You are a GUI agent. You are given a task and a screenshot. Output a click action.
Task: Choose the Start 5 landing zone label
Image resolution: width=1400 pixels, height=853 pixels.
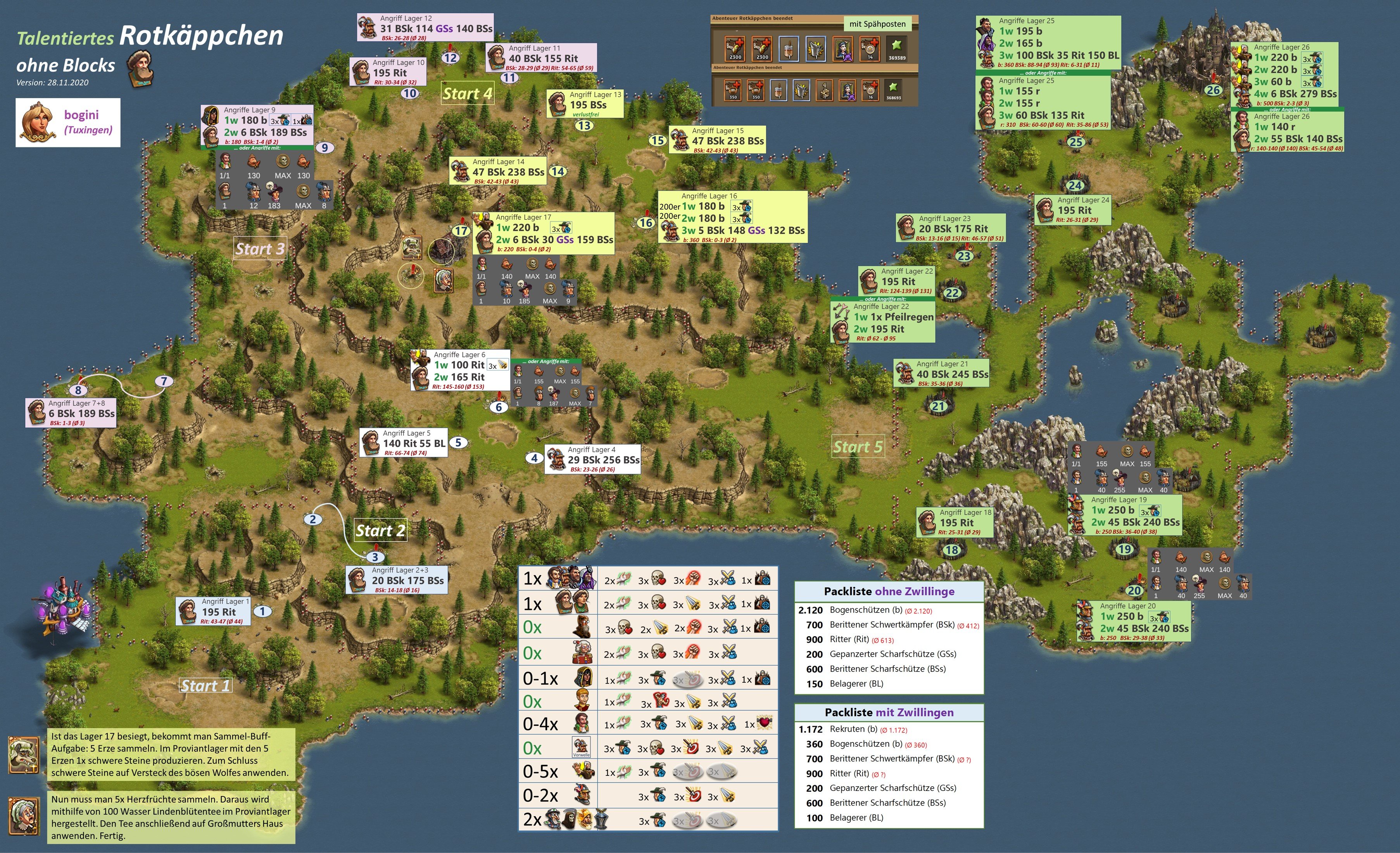[x=858, y=447]
